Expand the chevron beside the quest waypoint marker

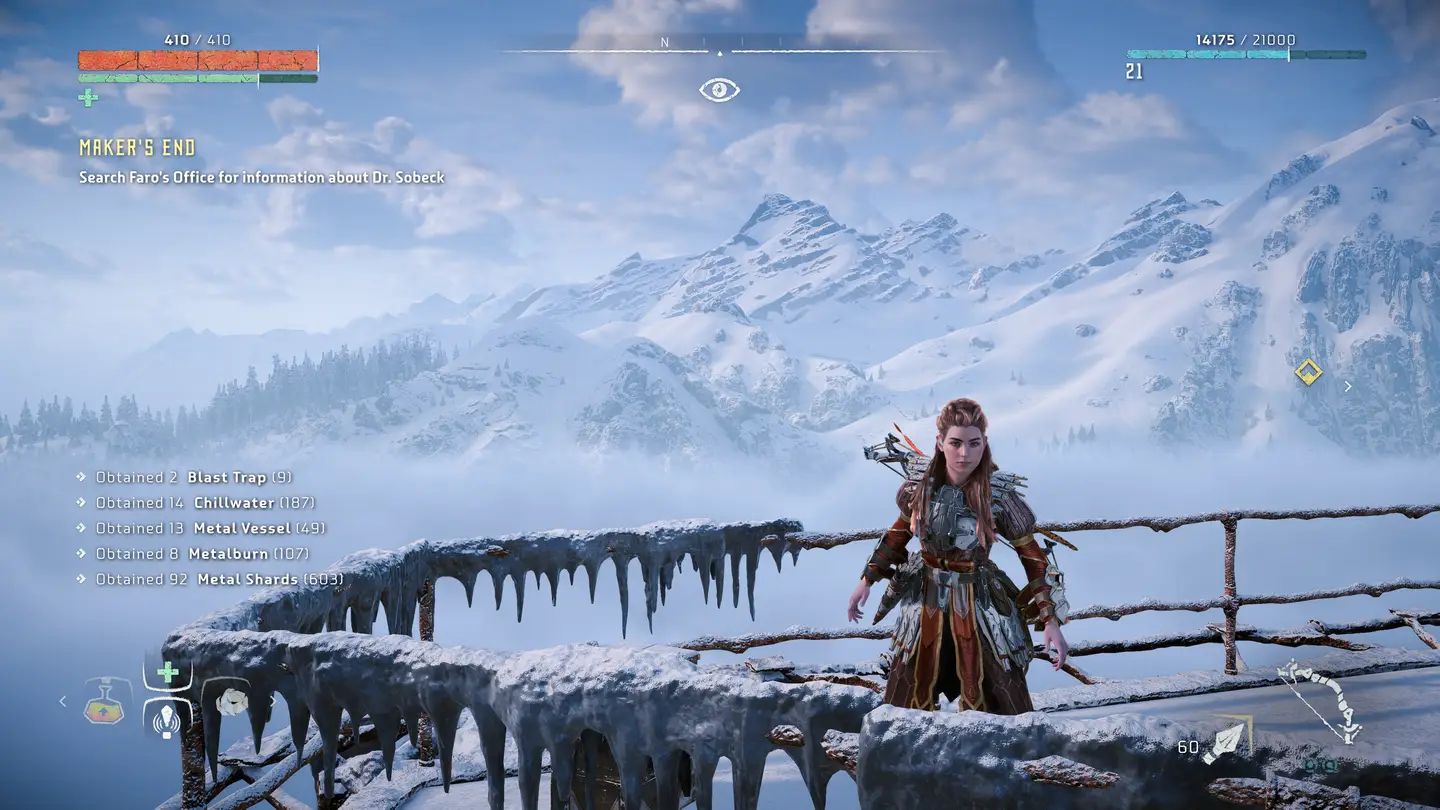1348,384
